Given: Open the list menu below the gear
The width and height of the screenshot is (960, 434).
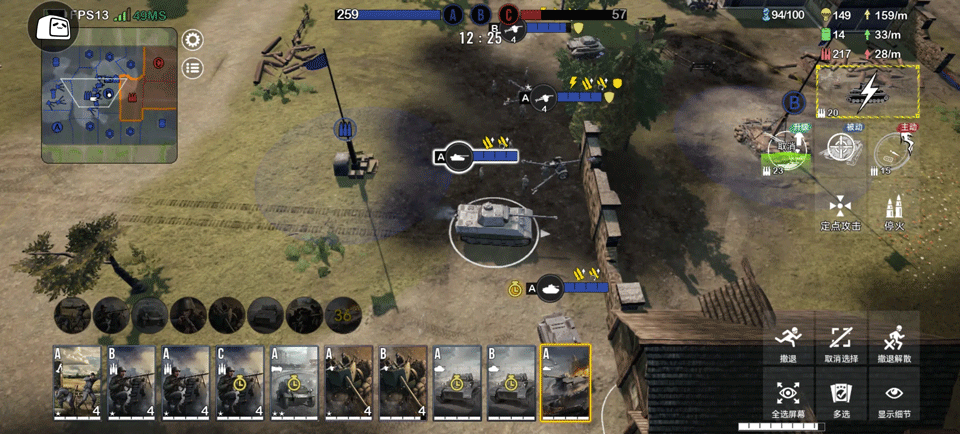Looking at the screenshot, I should coord(192,68).
